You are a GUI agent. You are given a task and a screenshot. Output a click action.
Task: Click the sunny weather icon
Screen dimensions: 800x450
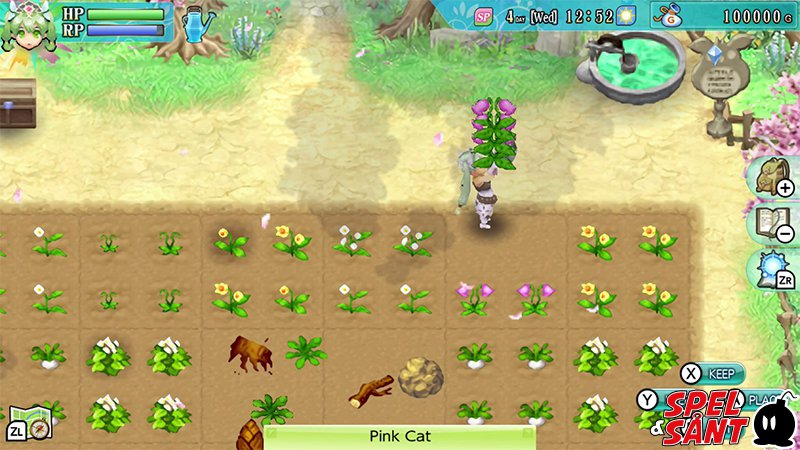pyautogui.click(x=627, y=16)
